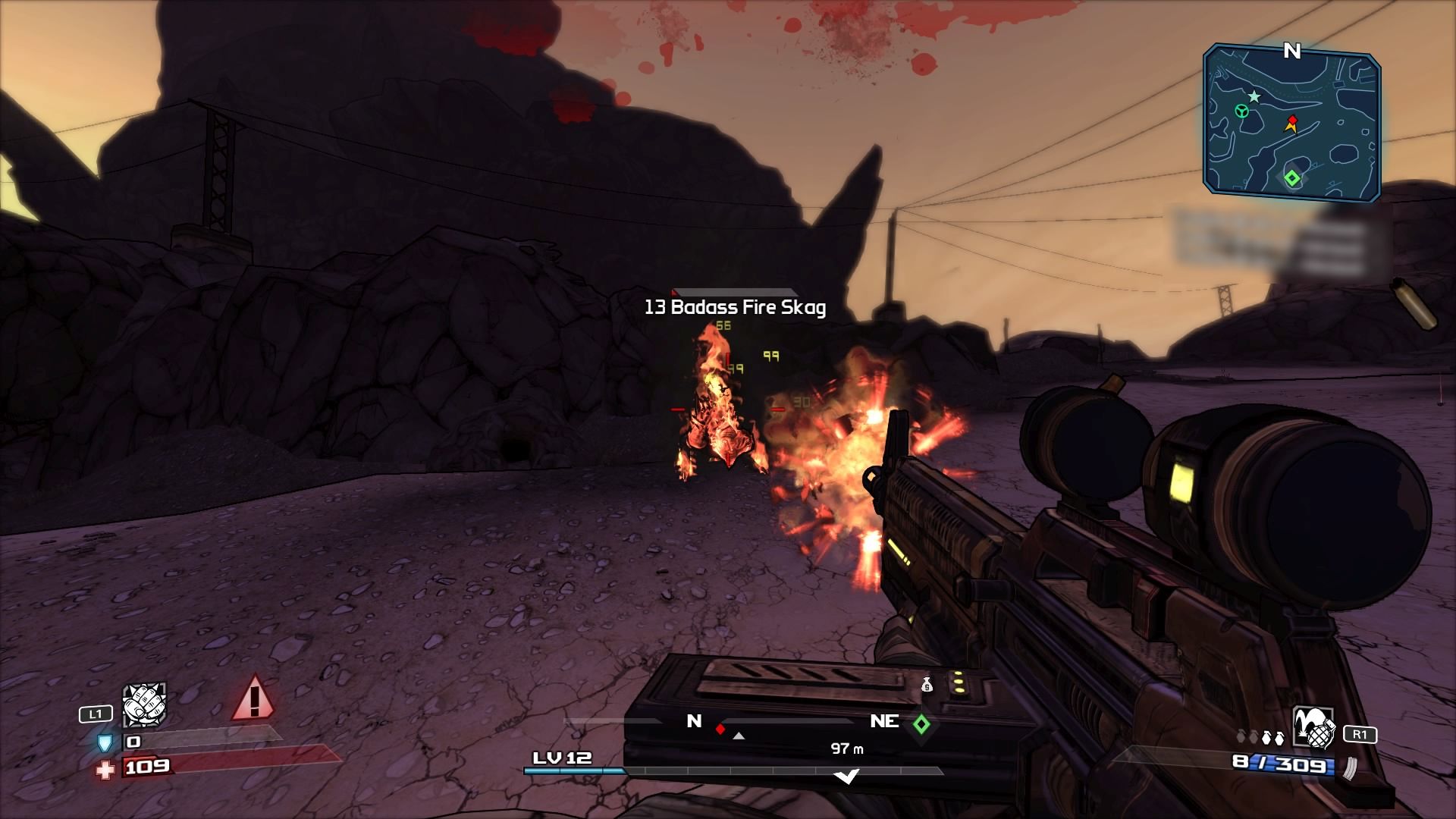Click the green vehicle station minimap marker
Viewport: 1456px width, 819px height.
[x=1241, y=111]
